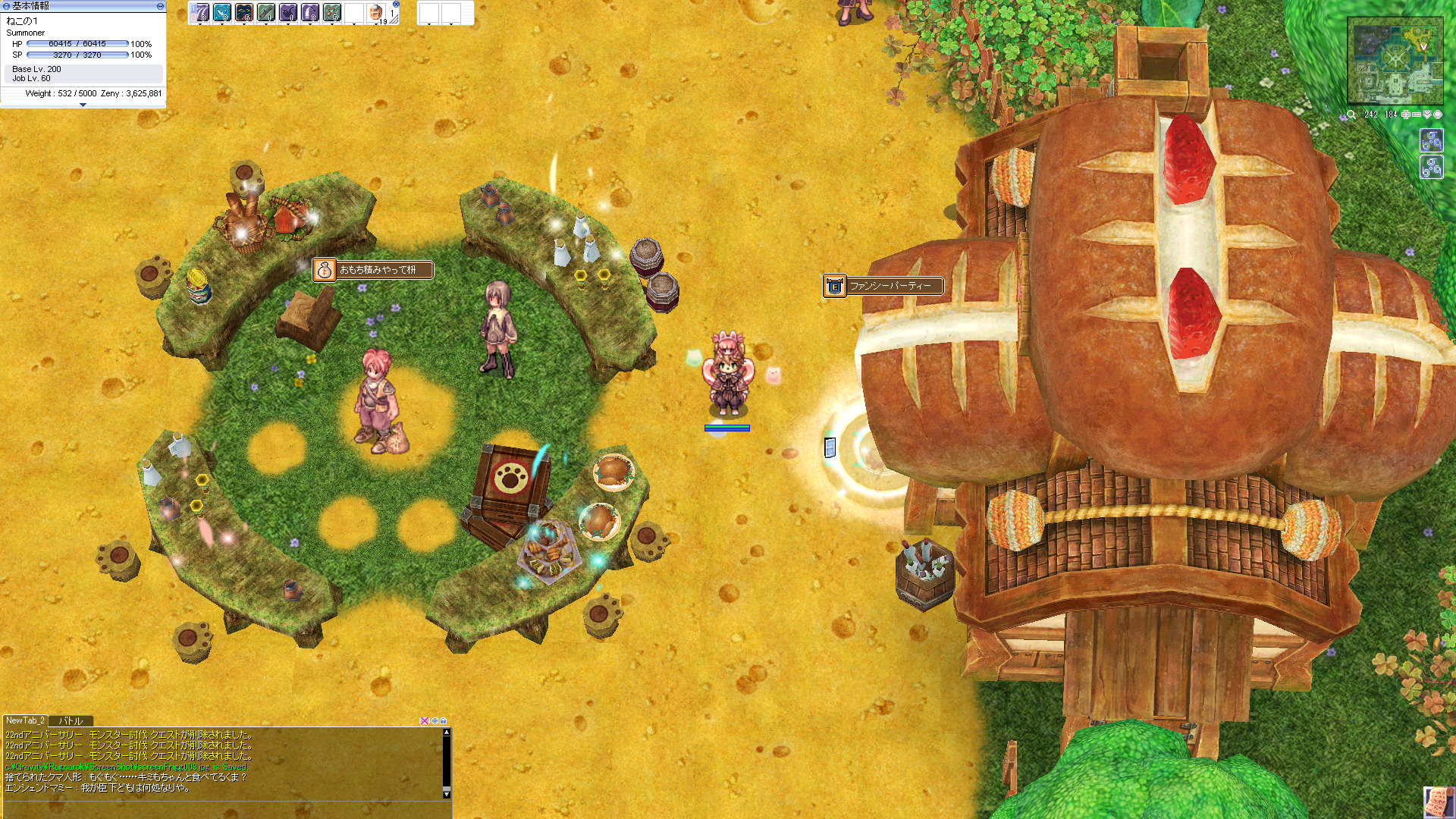
Task: Zoom in the minimap with plus button
Action: (1405, 115)
